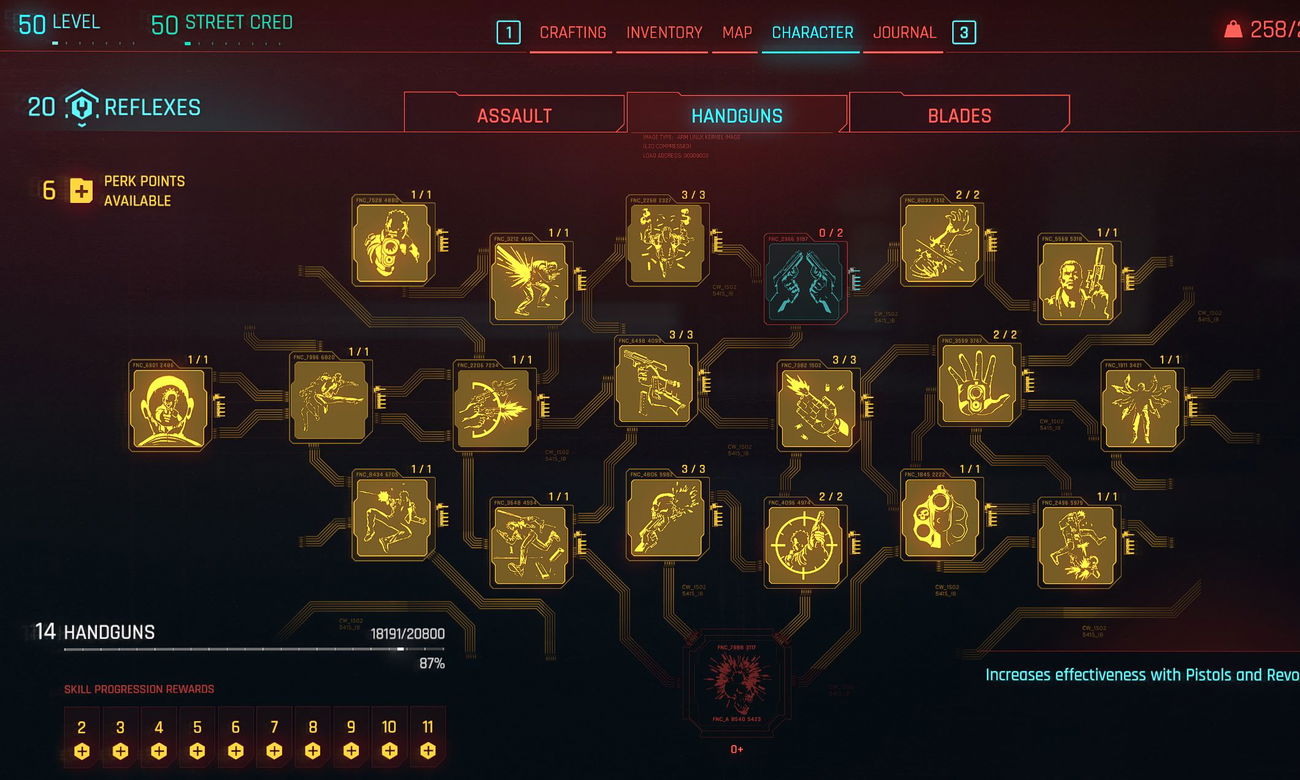Select the Character tab

[812, 33]
